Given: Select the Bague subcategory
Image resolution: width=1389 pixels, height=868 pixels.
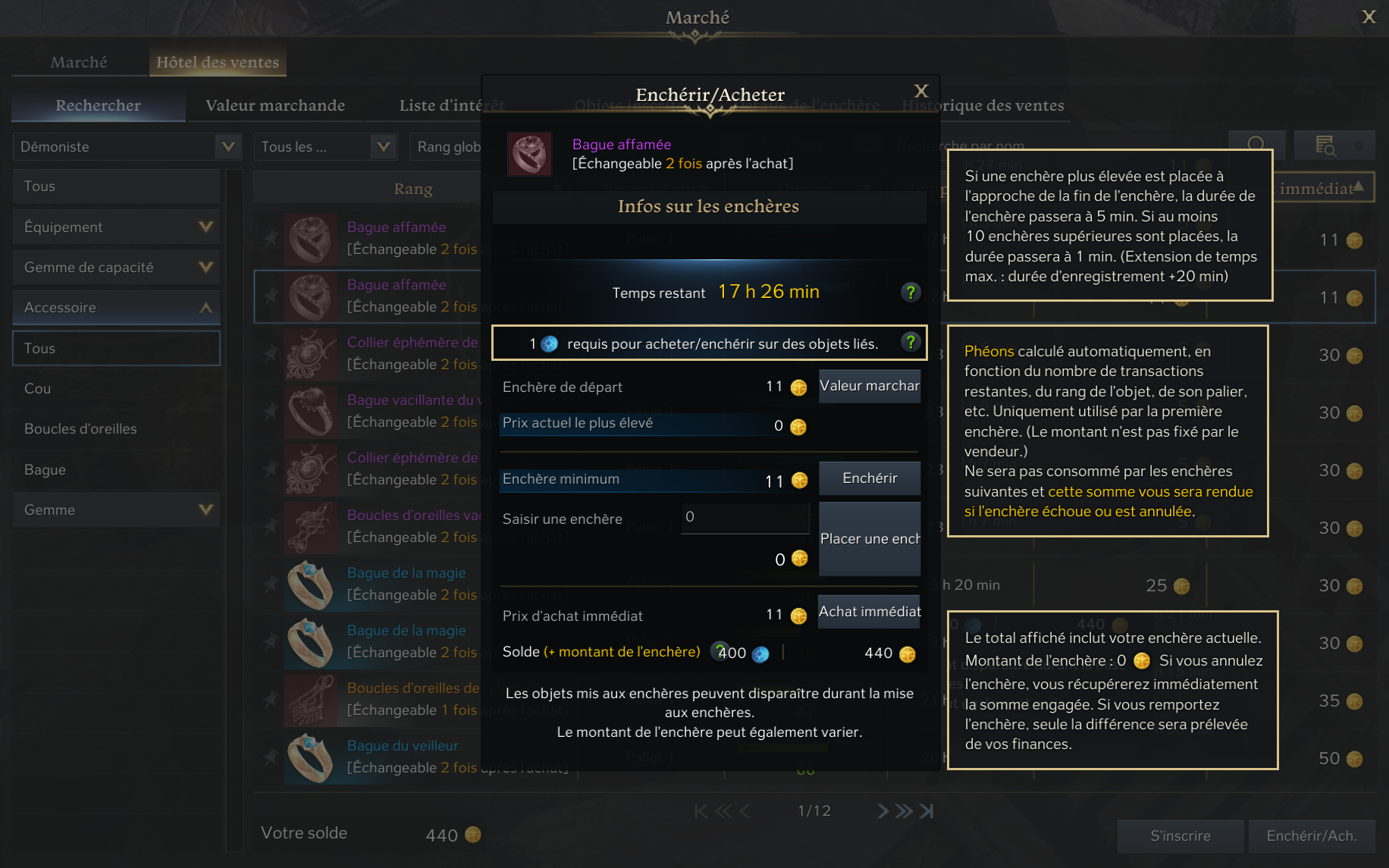Looking at the screenshot, I should pyautogui.click(x=45, y=469).
